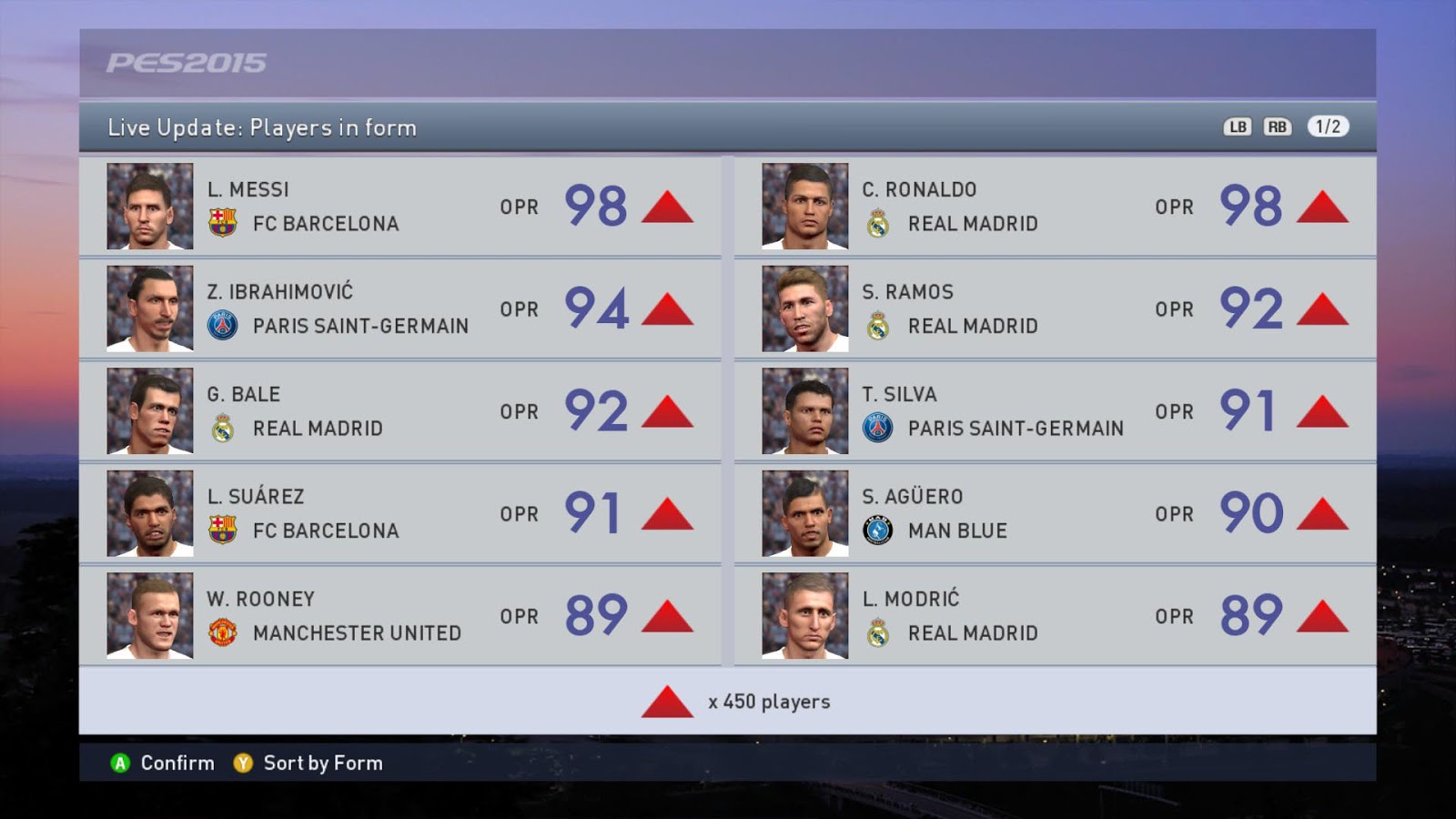The height and width of the screenshot is (819, 1456).
Task: Activate Sort by Form
Action: click(321, 764)
